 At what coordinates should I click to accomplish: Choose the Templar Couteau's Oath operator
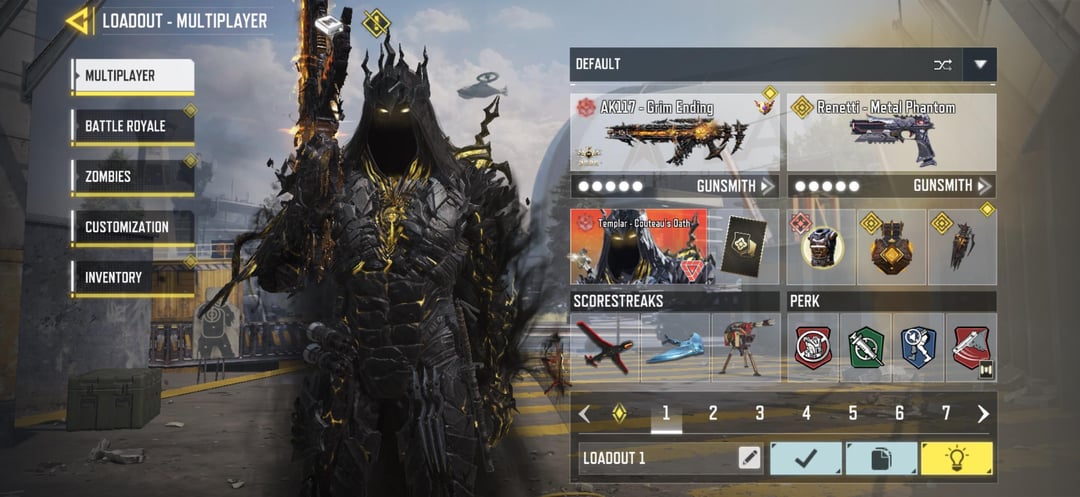pos(639,246)
